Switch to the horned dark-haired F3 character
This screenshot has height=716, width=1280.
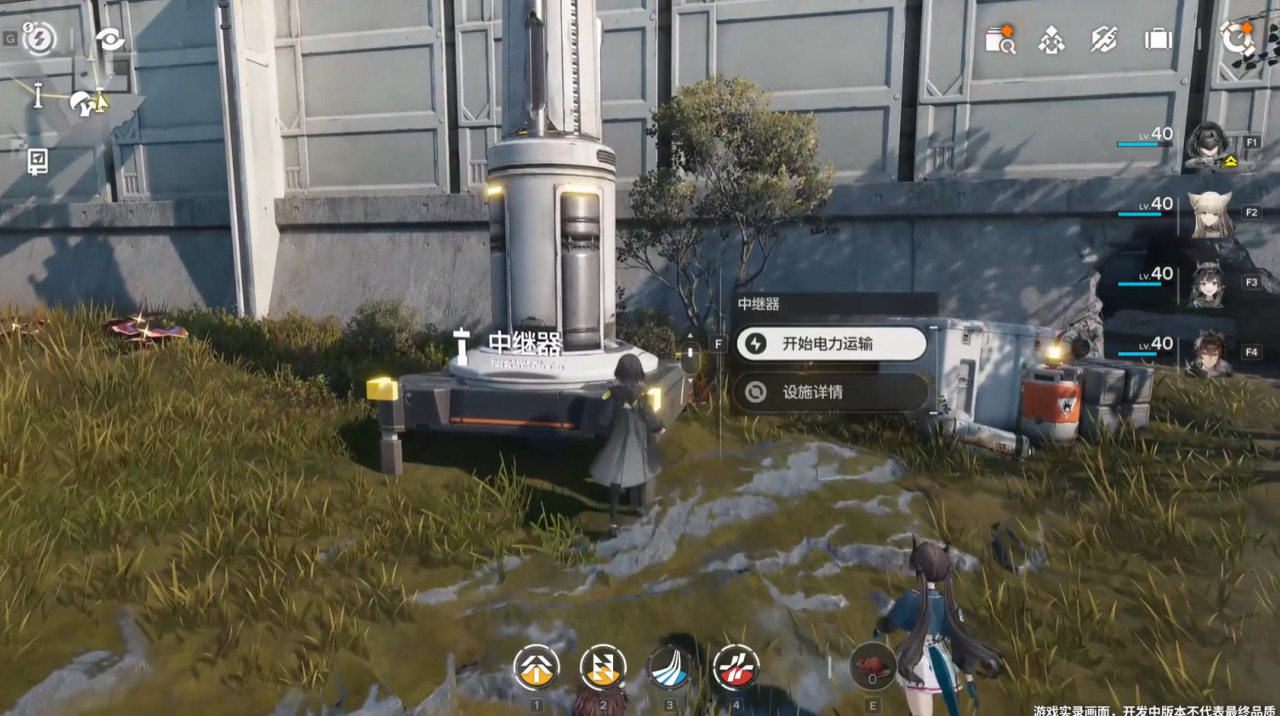(1208, 284)
